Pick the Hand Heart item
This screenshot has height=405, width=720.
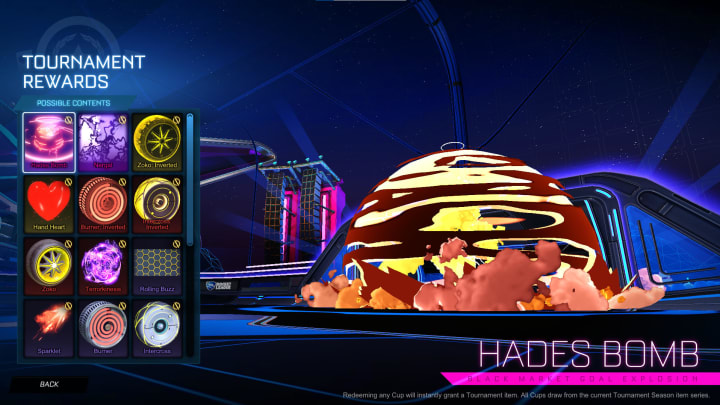(x=48, y=203)
